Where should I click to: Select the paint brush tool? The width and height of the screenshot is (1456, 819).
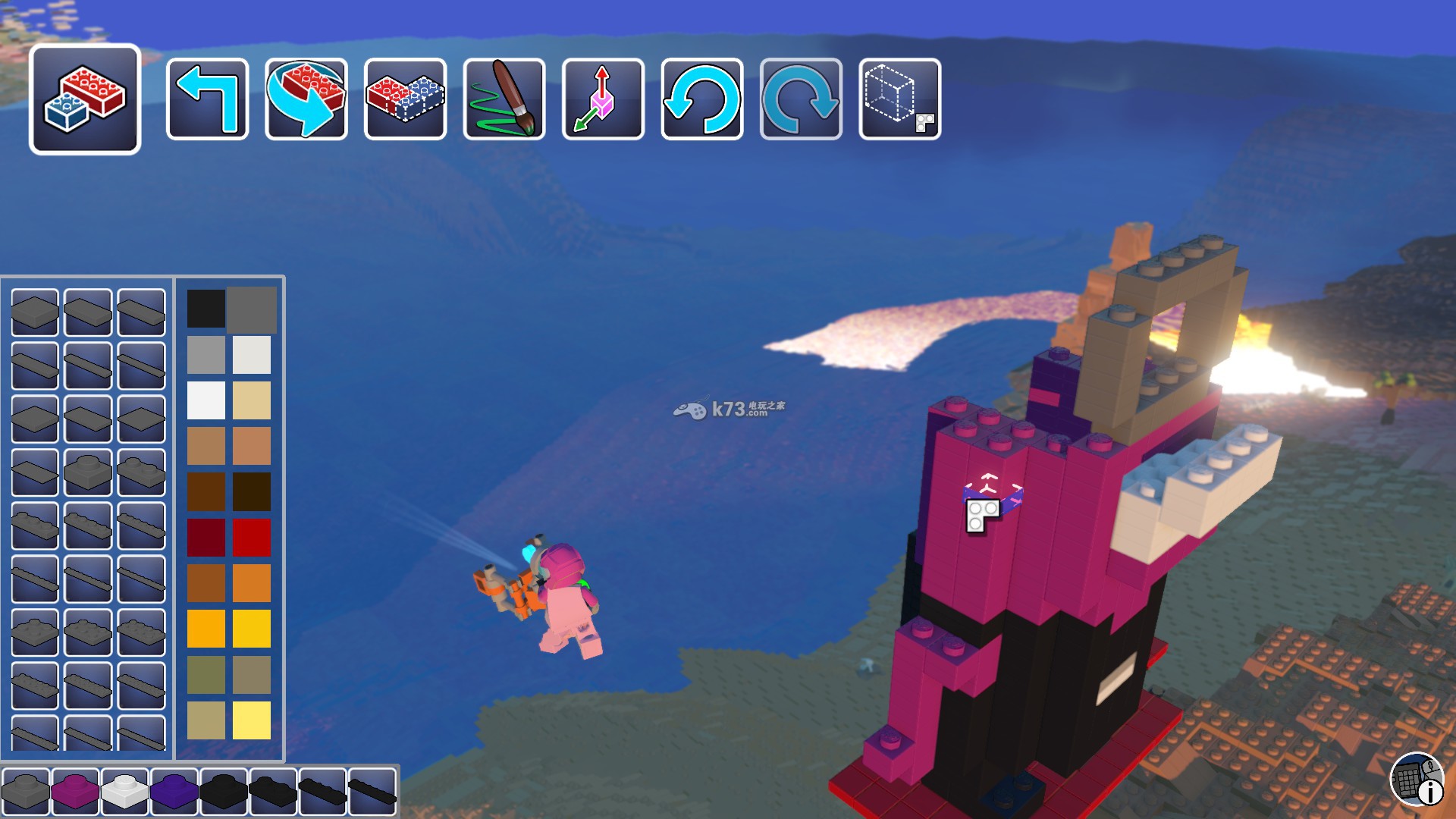[504, 99]
